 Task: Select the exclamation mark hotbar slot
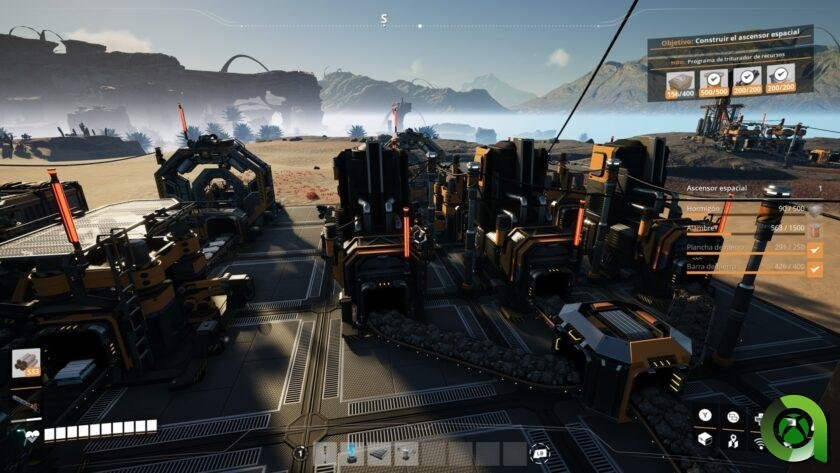325,455
